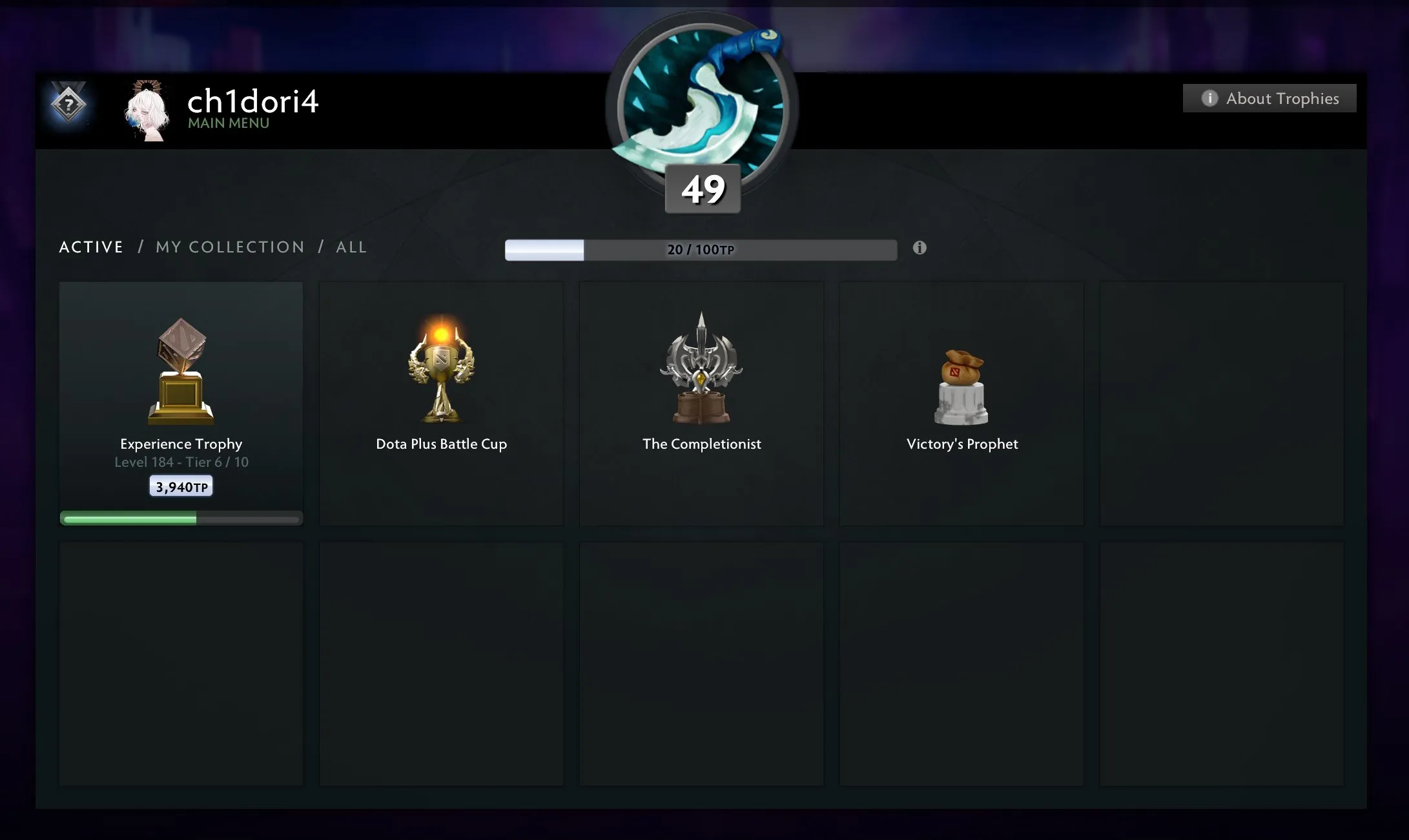
Task: View the All trophies tab
Action: [351, 247]
